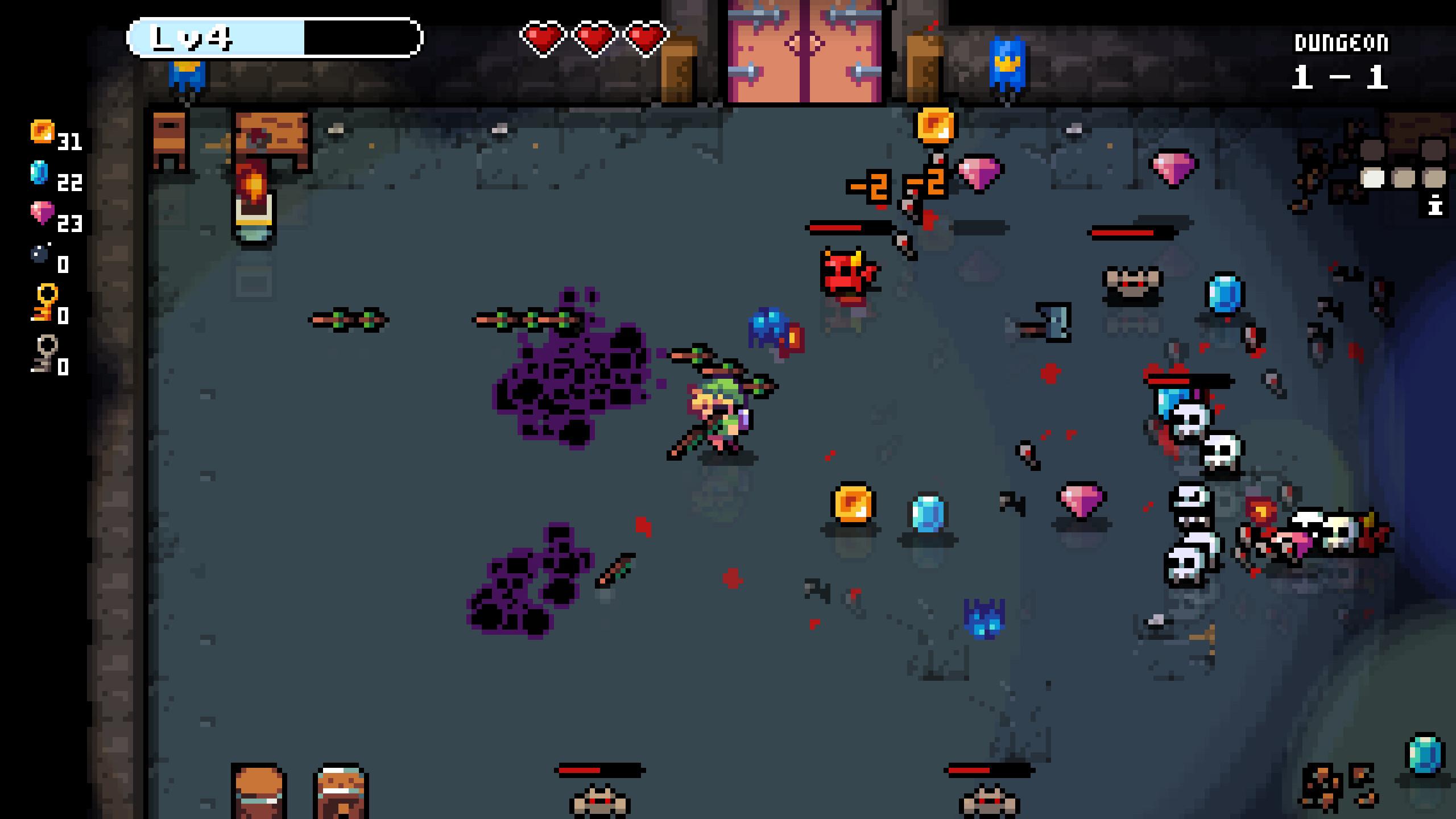This screenshot has height=819, width=1456.
Task: Select the bright current-room marker on the minimap
Action: [1373, 178]
